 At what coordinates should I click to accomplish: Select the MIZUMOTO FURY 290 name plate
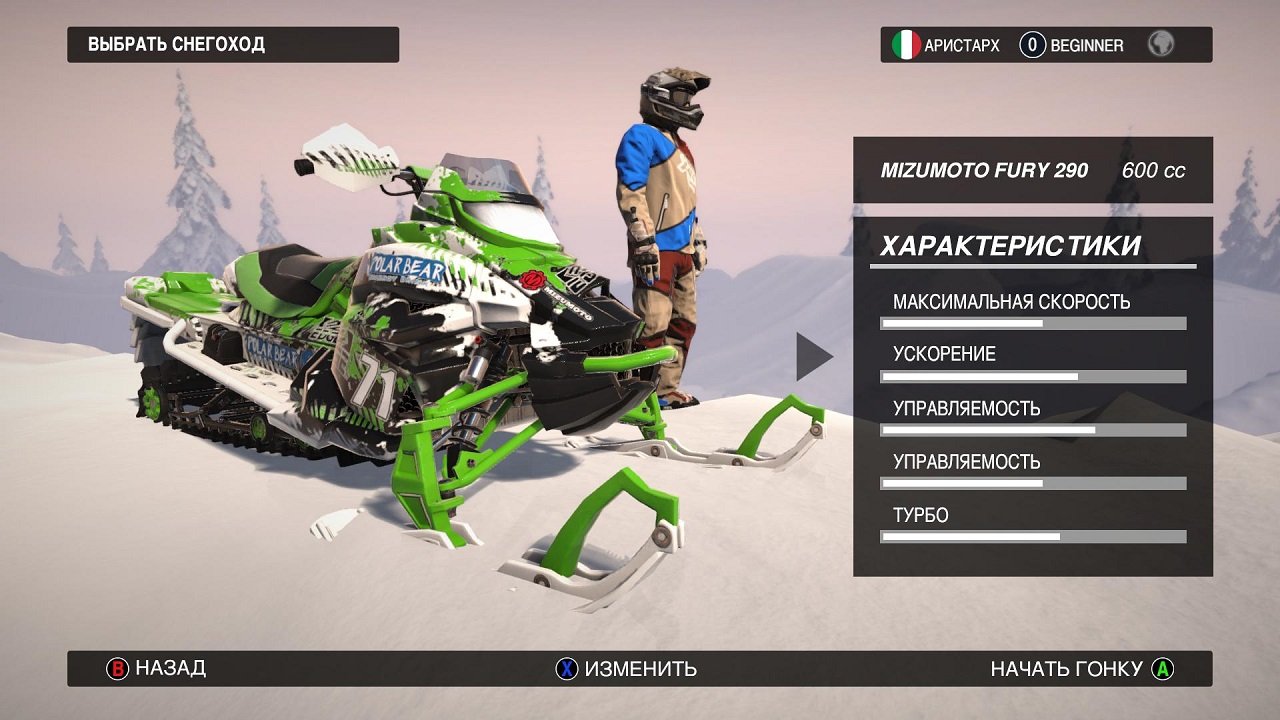[x=983, y=170]
